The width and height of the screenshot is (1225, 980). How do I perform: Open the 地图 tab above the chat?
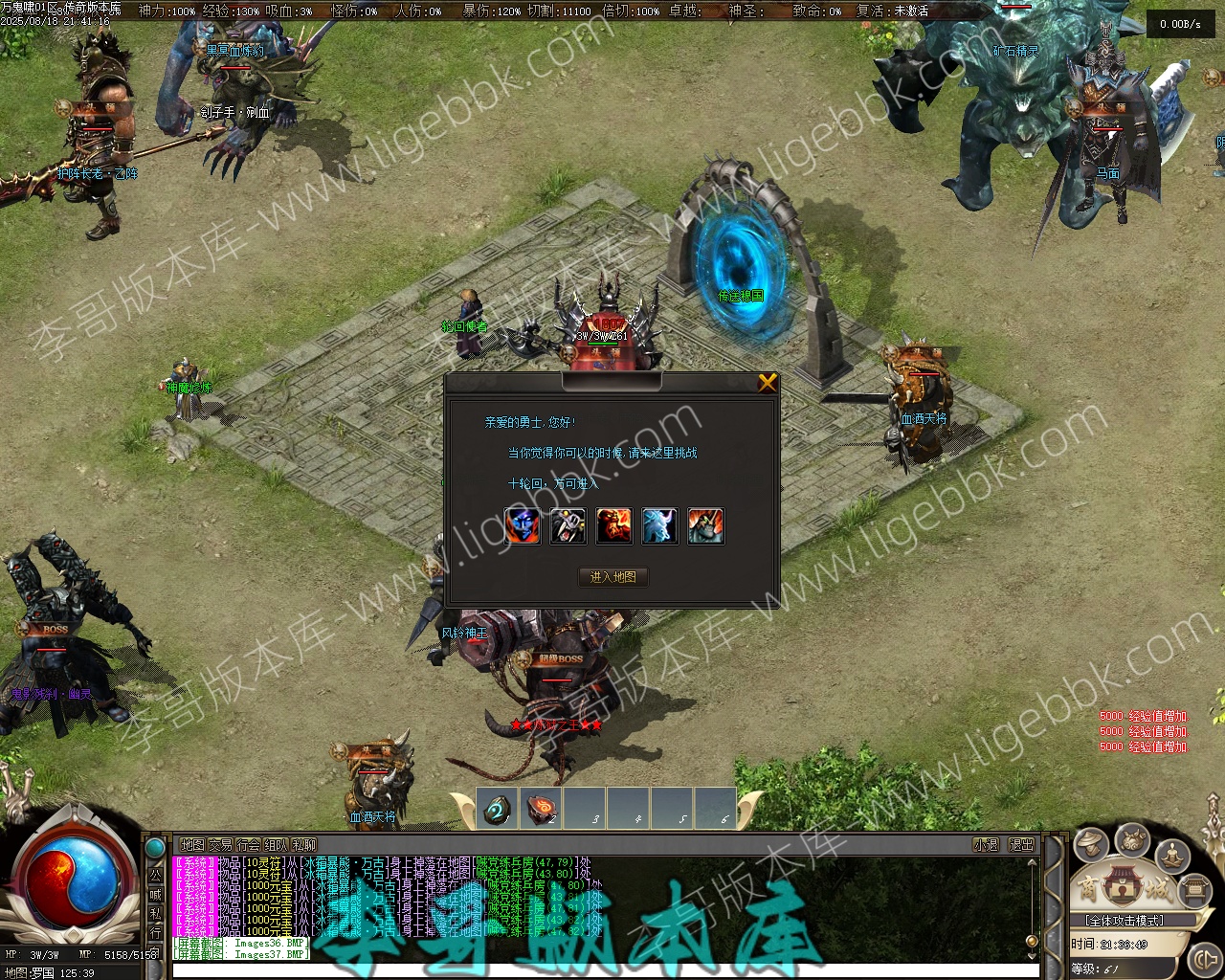point(192,845)
